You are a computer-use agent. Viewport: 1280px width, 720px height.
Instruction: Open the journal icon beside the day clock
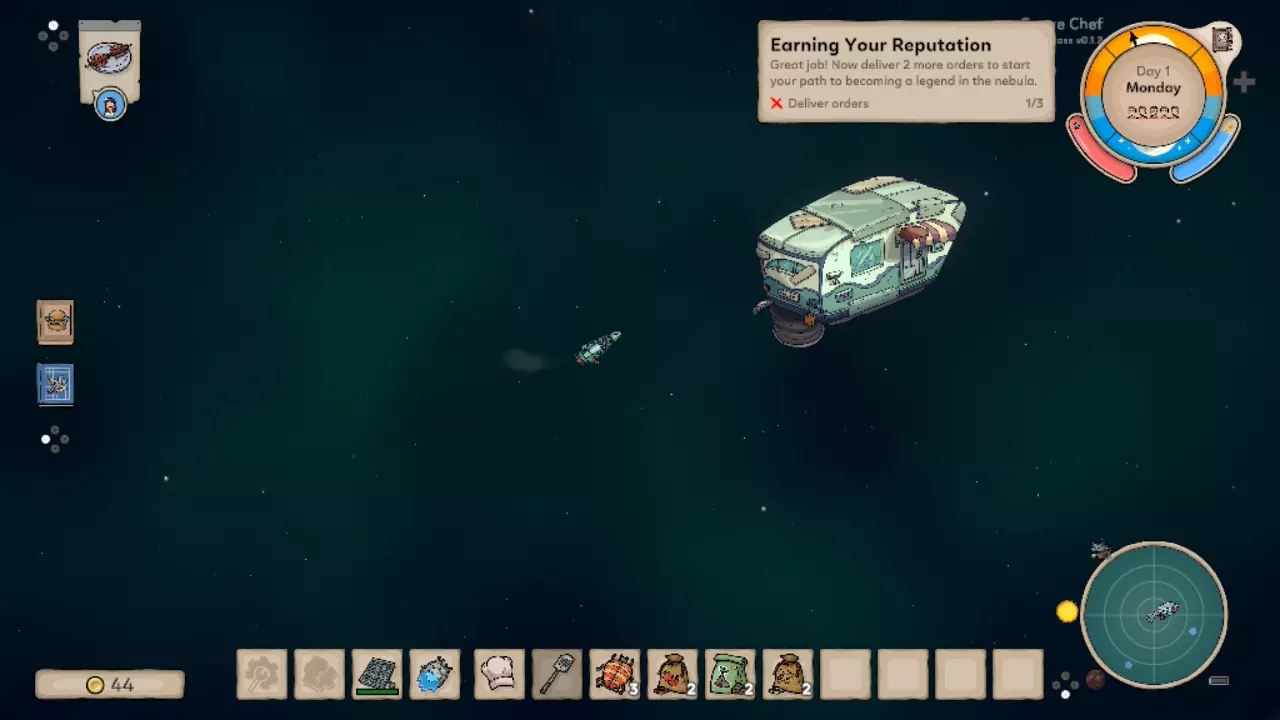pos(1222,39)
